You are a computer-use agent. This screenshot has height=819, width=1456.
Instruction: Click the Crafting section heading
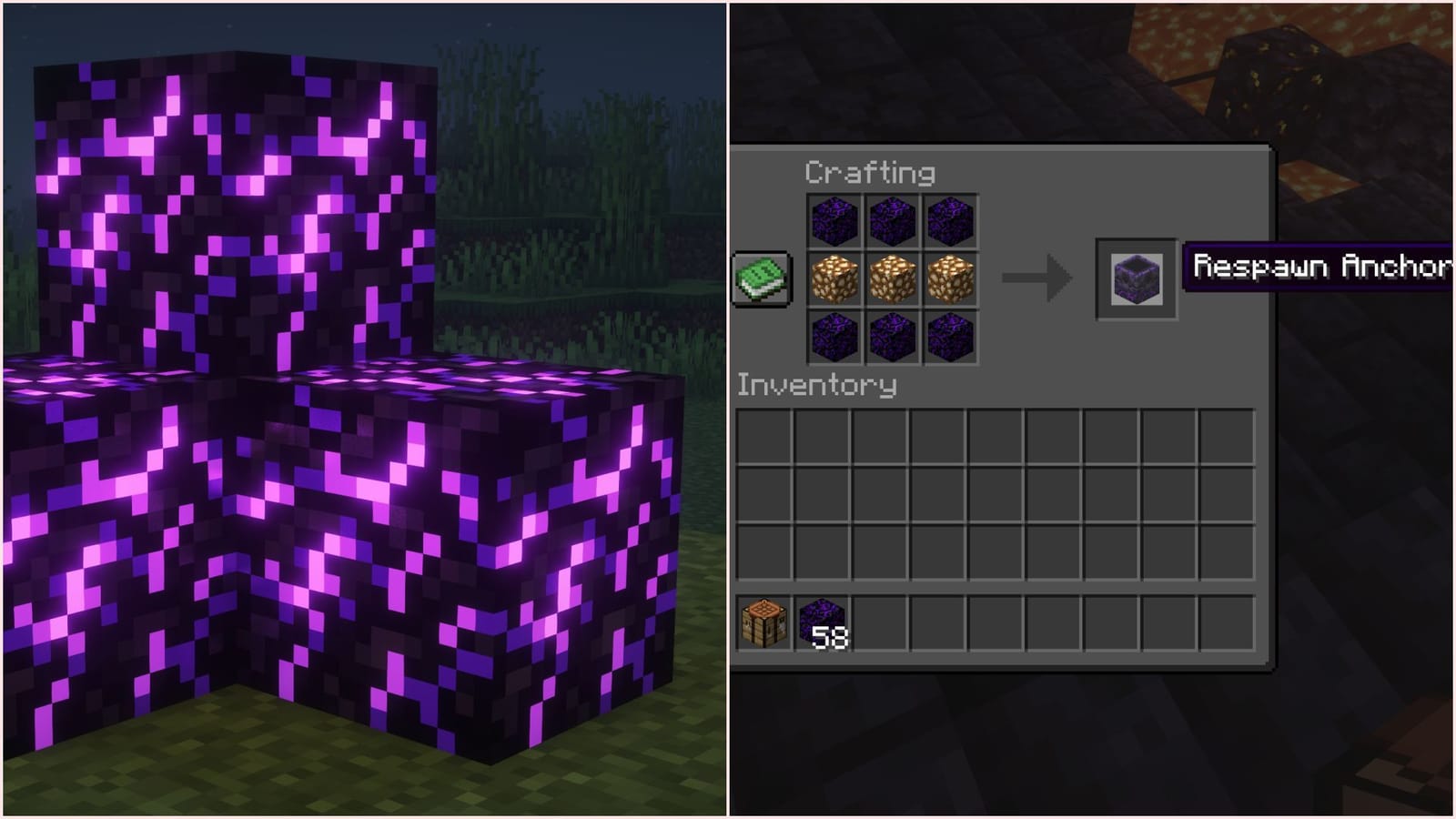tap(869, 173)
